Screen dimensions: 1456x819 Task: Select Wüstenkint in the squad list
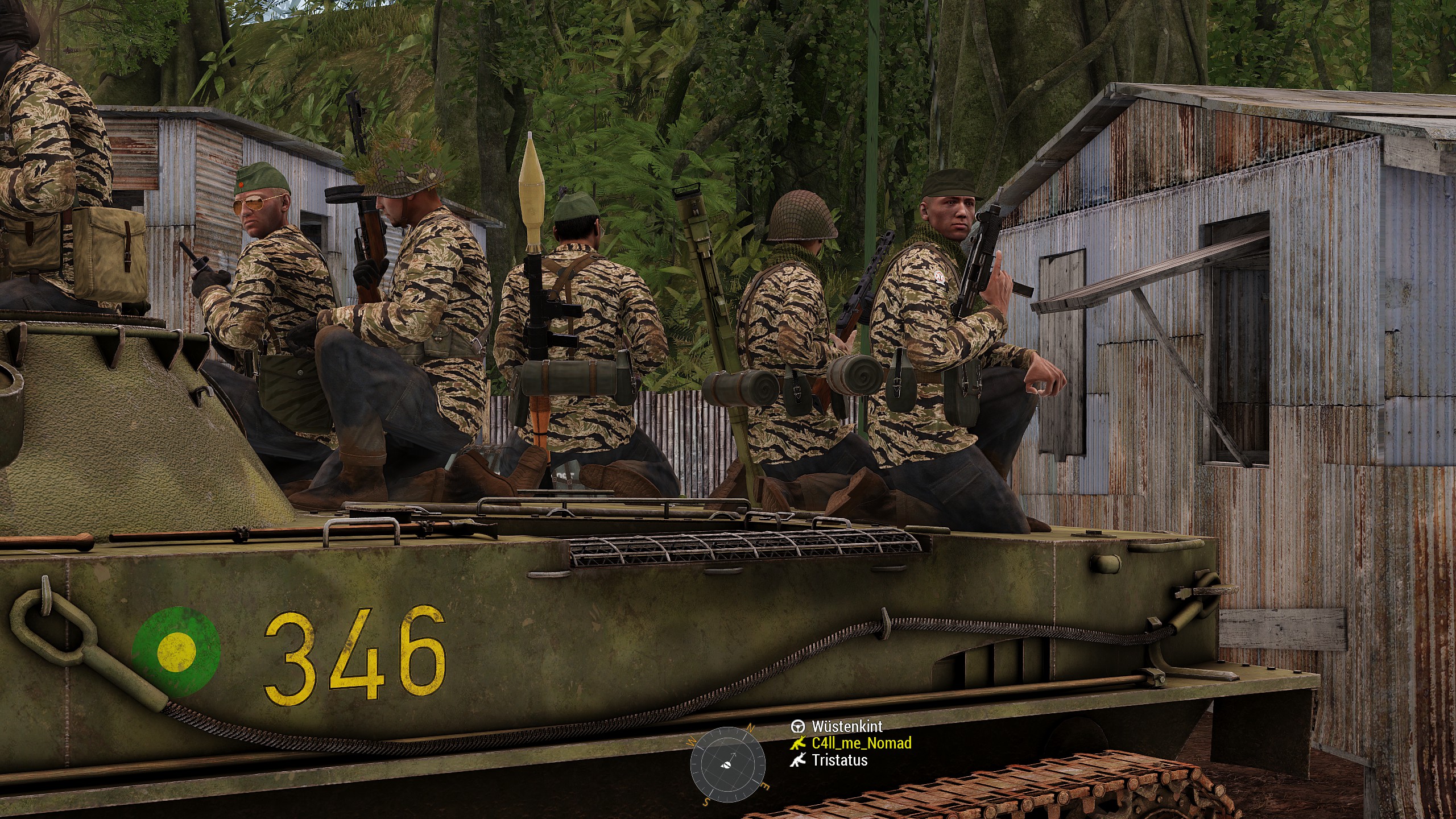pos(847,726)
